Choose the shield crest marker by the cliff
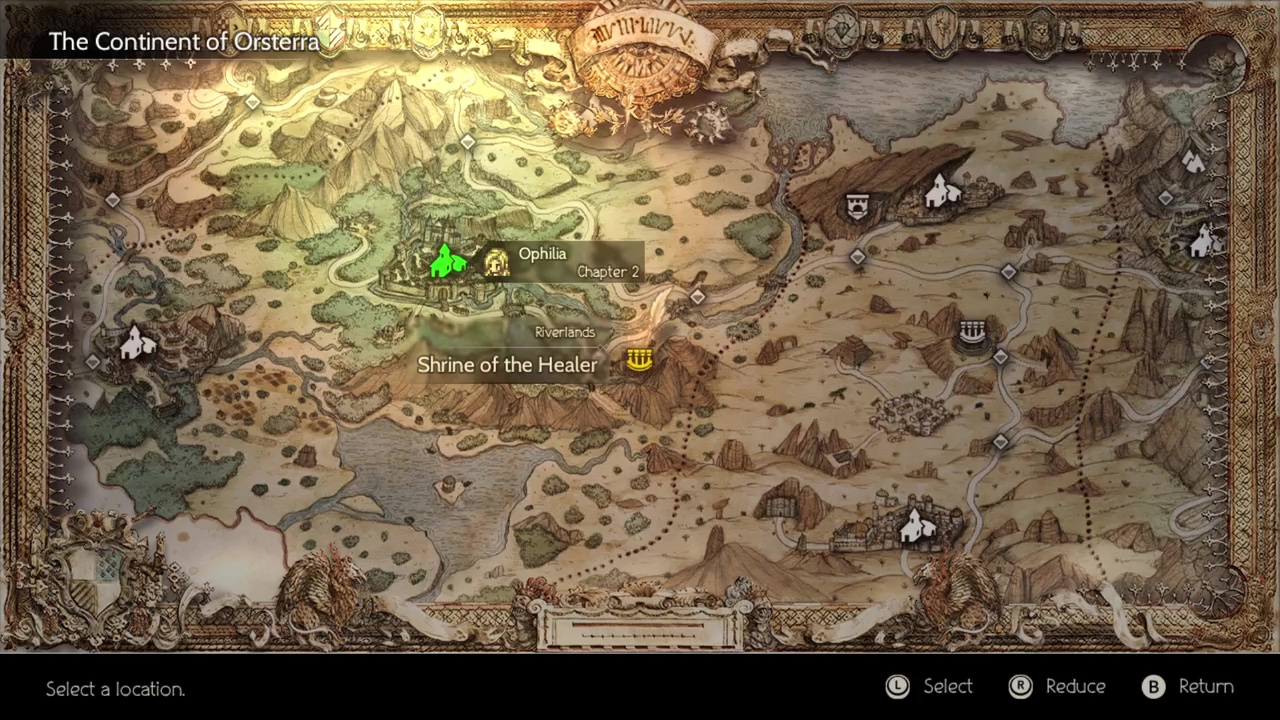Screen dimensions: 1280x720 (x=856, y=207)
